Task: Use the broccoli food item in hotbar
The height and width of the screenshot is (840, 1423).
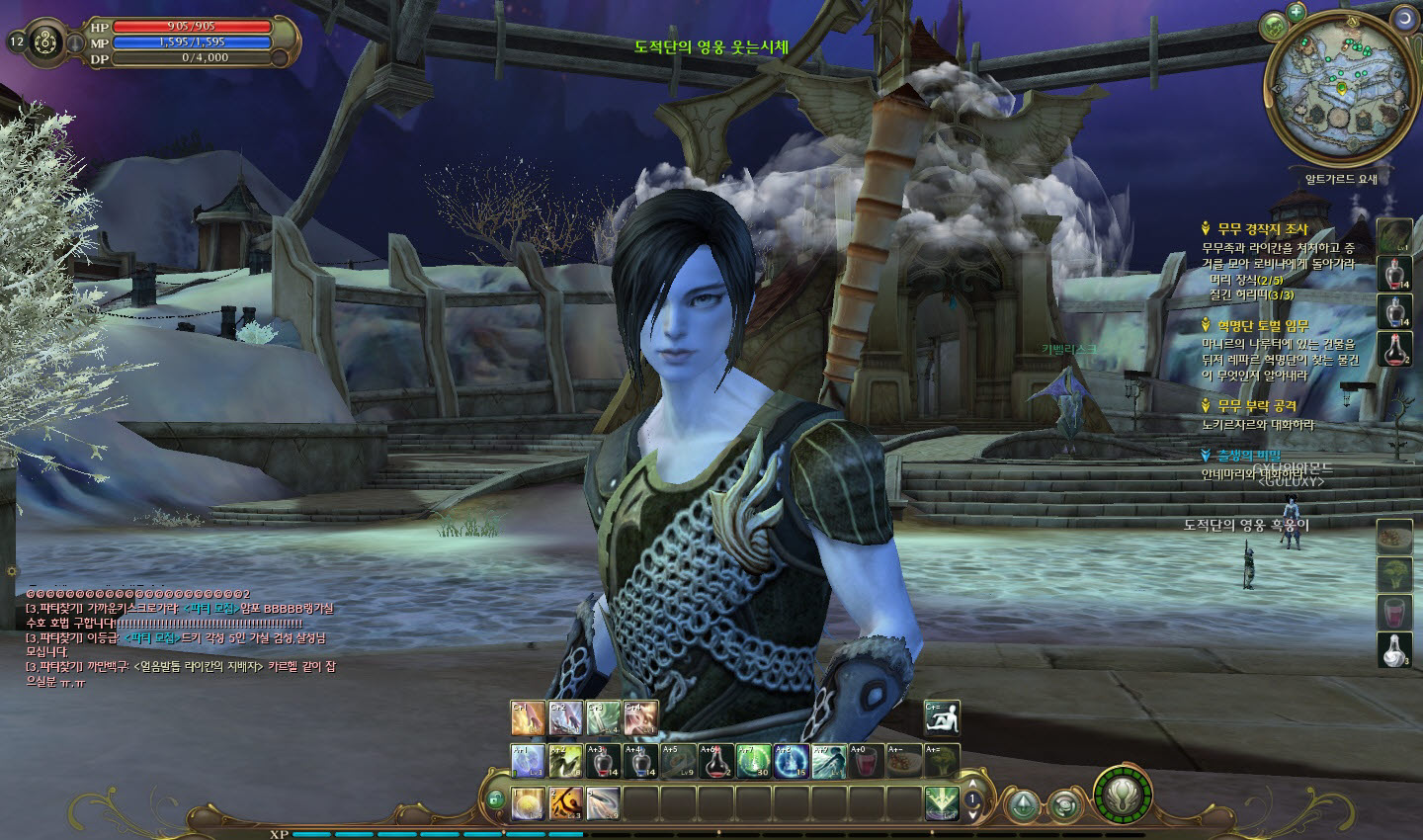Action: (x=942, y=761)
